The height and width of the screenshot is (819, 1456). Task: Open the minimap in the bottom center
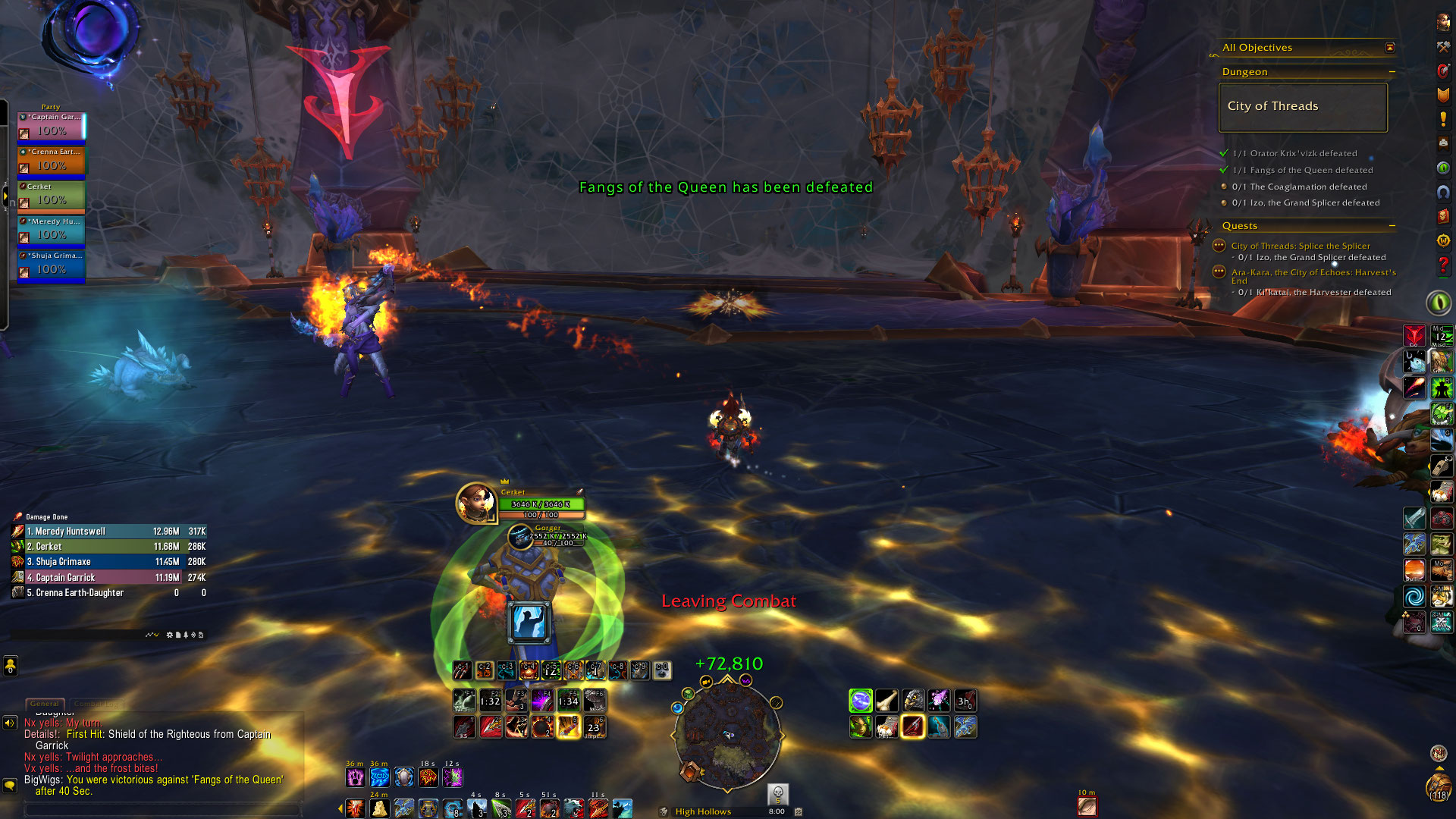(x=726, y=732)
